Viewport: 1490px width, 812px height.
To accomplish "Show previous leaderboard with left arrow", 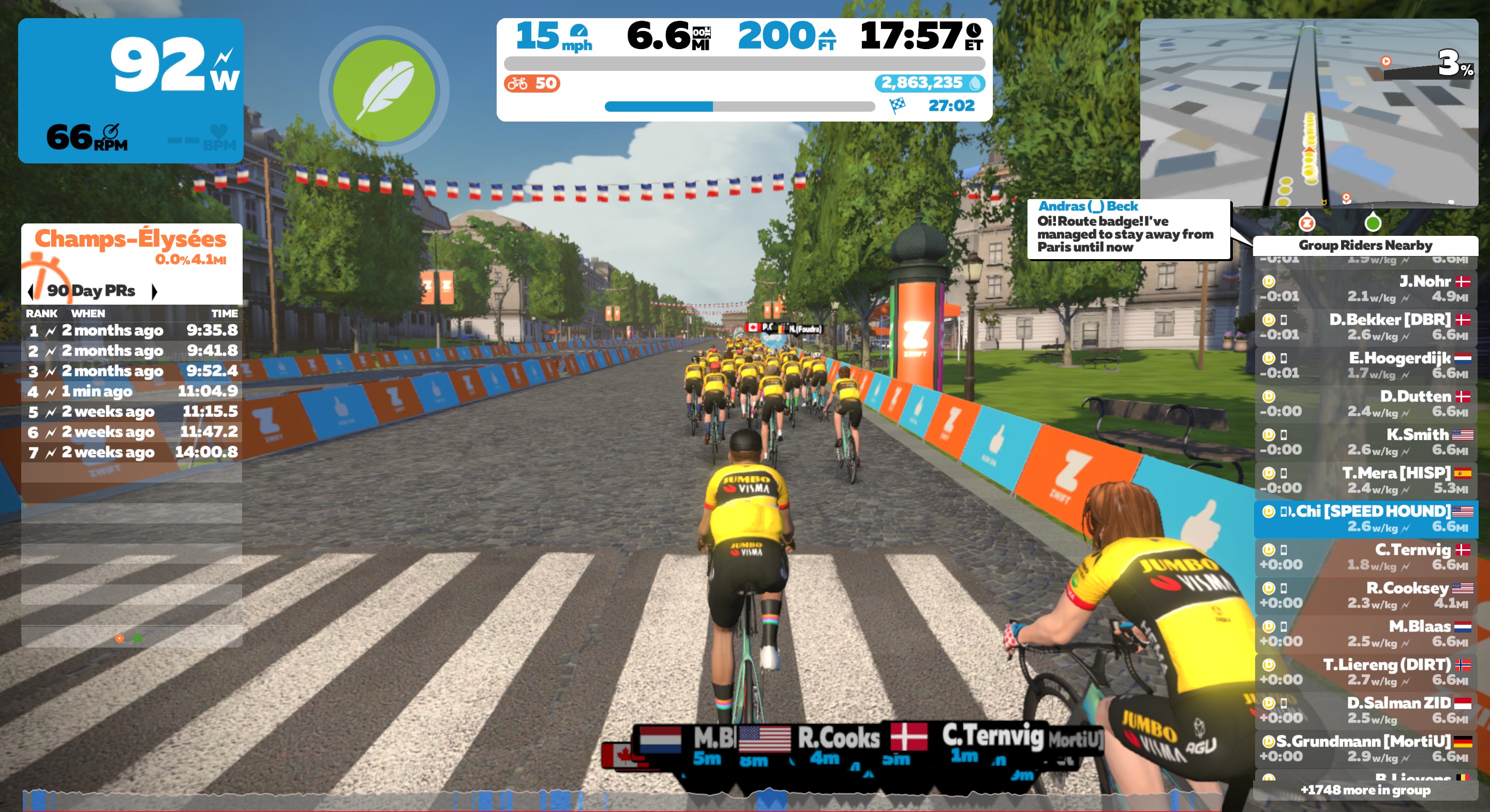I will [x=31, y=291].
